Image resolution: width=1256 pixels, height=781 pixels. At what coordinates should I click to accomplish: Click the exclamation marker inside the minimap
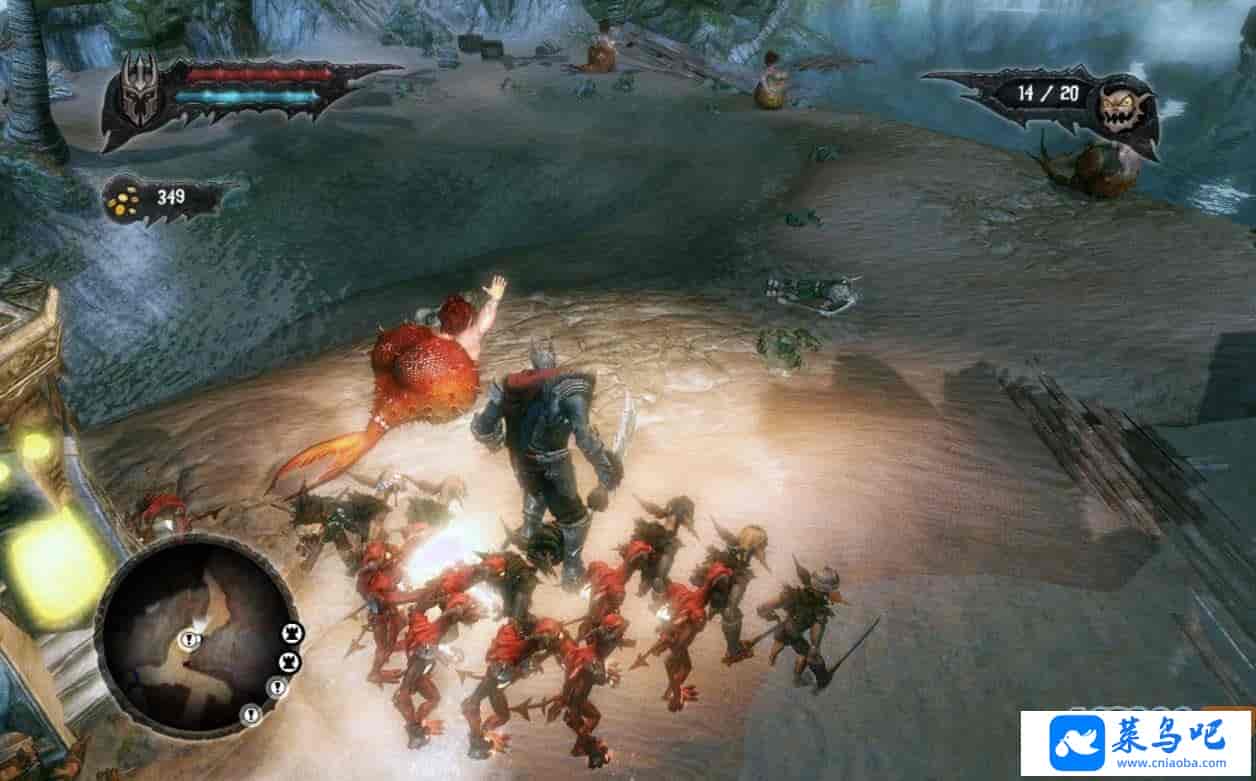click(191, 641)
